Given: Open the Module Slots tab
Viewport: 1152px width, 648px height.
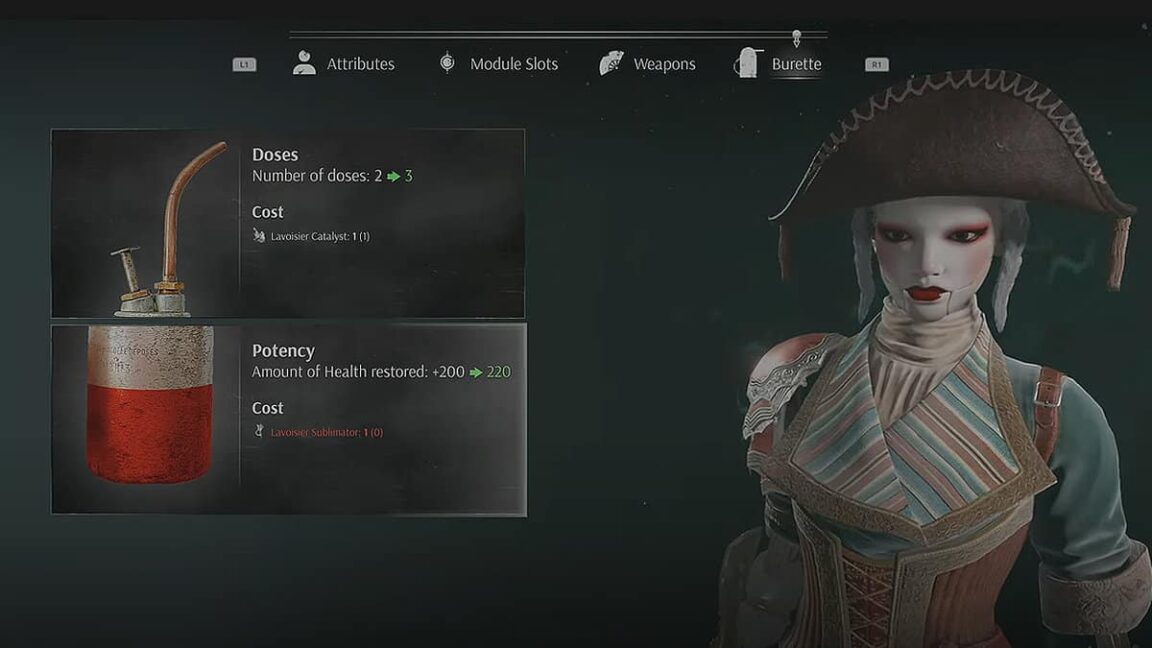Looking at the screenshot, I should 498,64.
